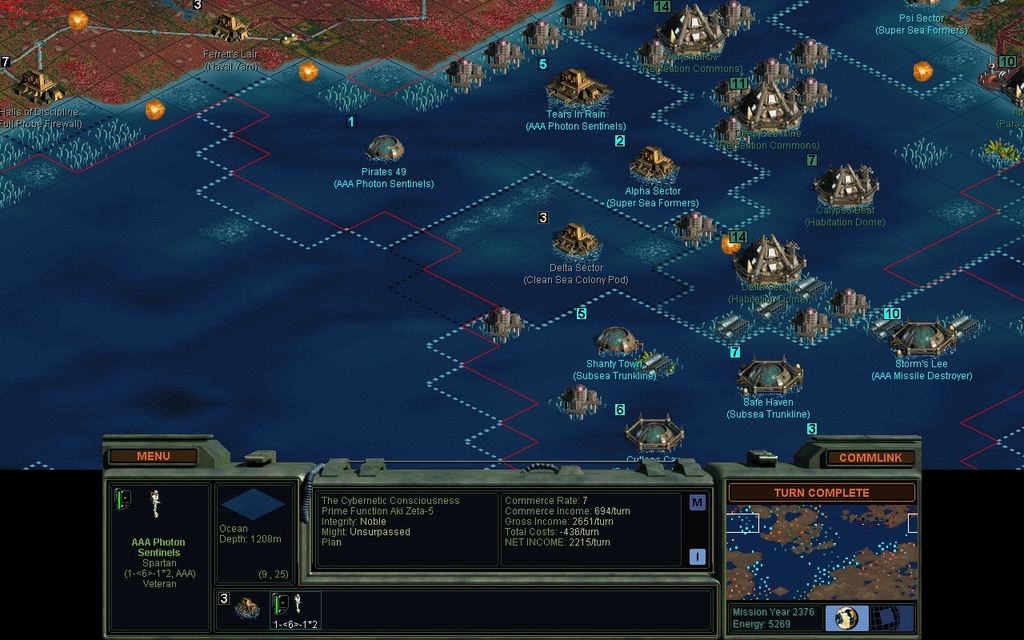The height and width of the screenshot is (640, 1024).
Task: Open the COMMLINK panel
Action: pos(869,458)
